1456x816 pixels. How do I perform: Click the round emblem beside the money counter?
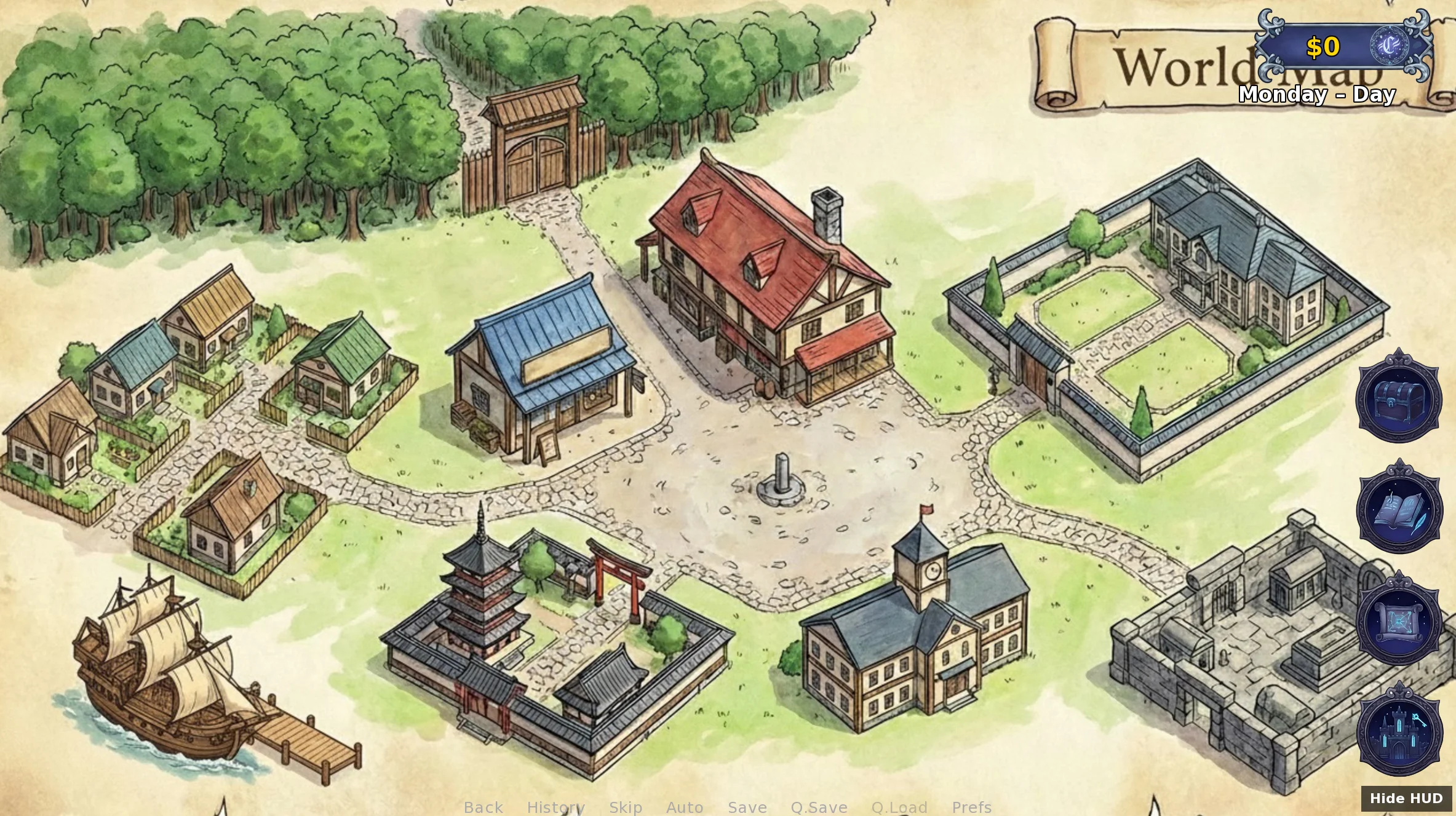tap(1389, 46)
